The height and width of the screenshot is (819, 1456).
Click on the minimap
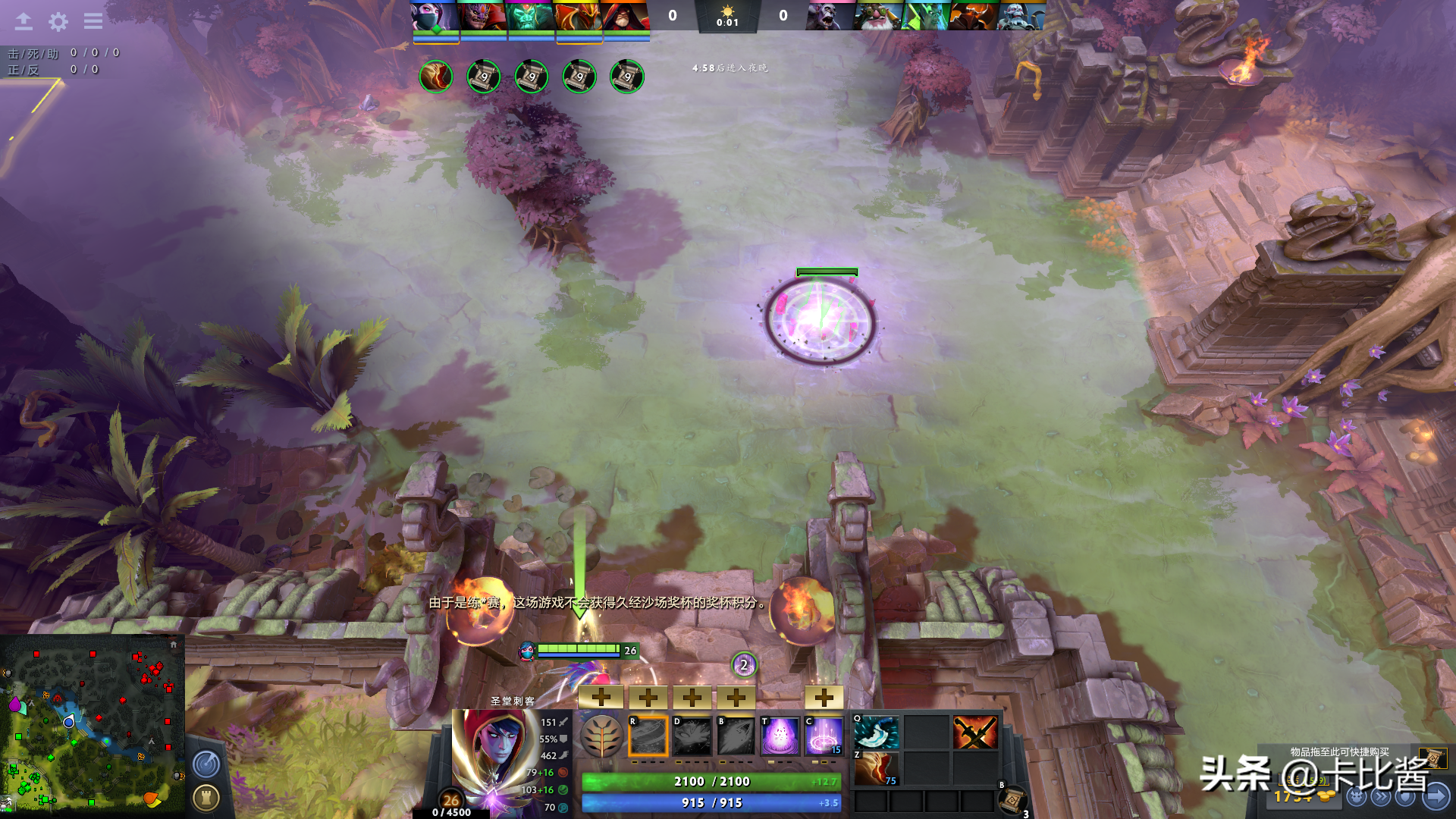pyautogui.click(x=93, y=723)
